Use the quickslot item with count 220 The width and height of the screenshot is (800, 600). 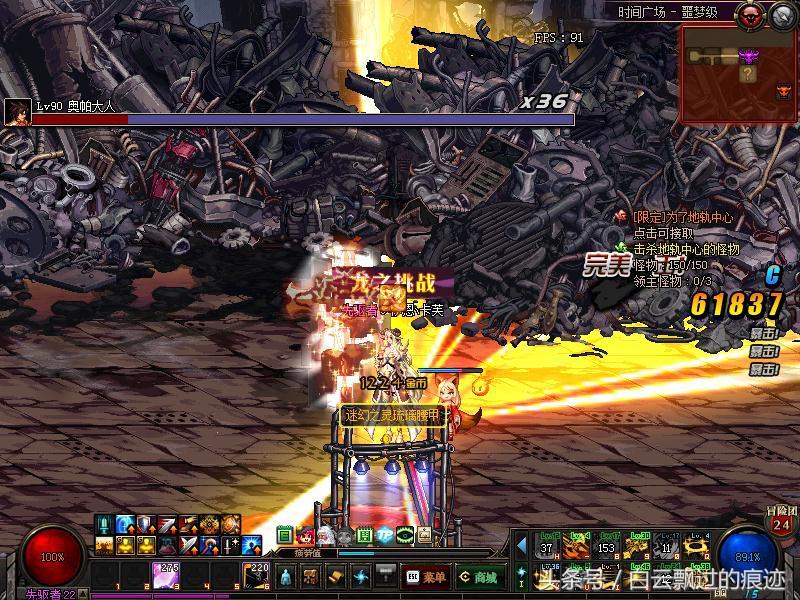[255, 575]
